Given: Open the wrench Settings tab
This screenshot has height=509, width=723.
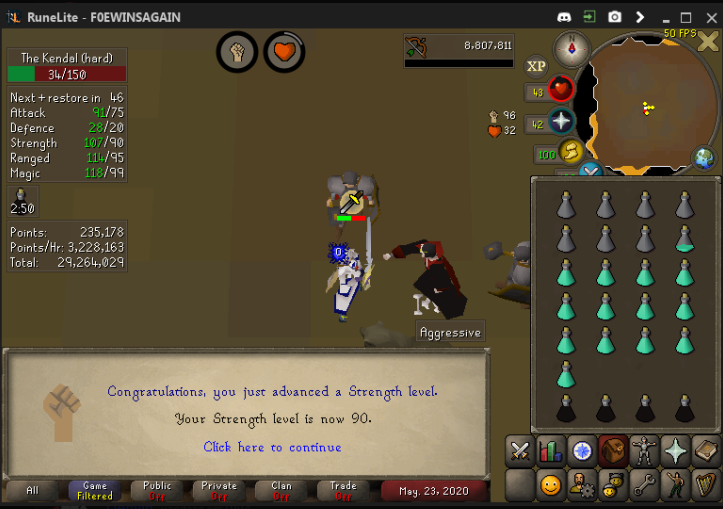Looking at the screenshot, I should point(644,486).
